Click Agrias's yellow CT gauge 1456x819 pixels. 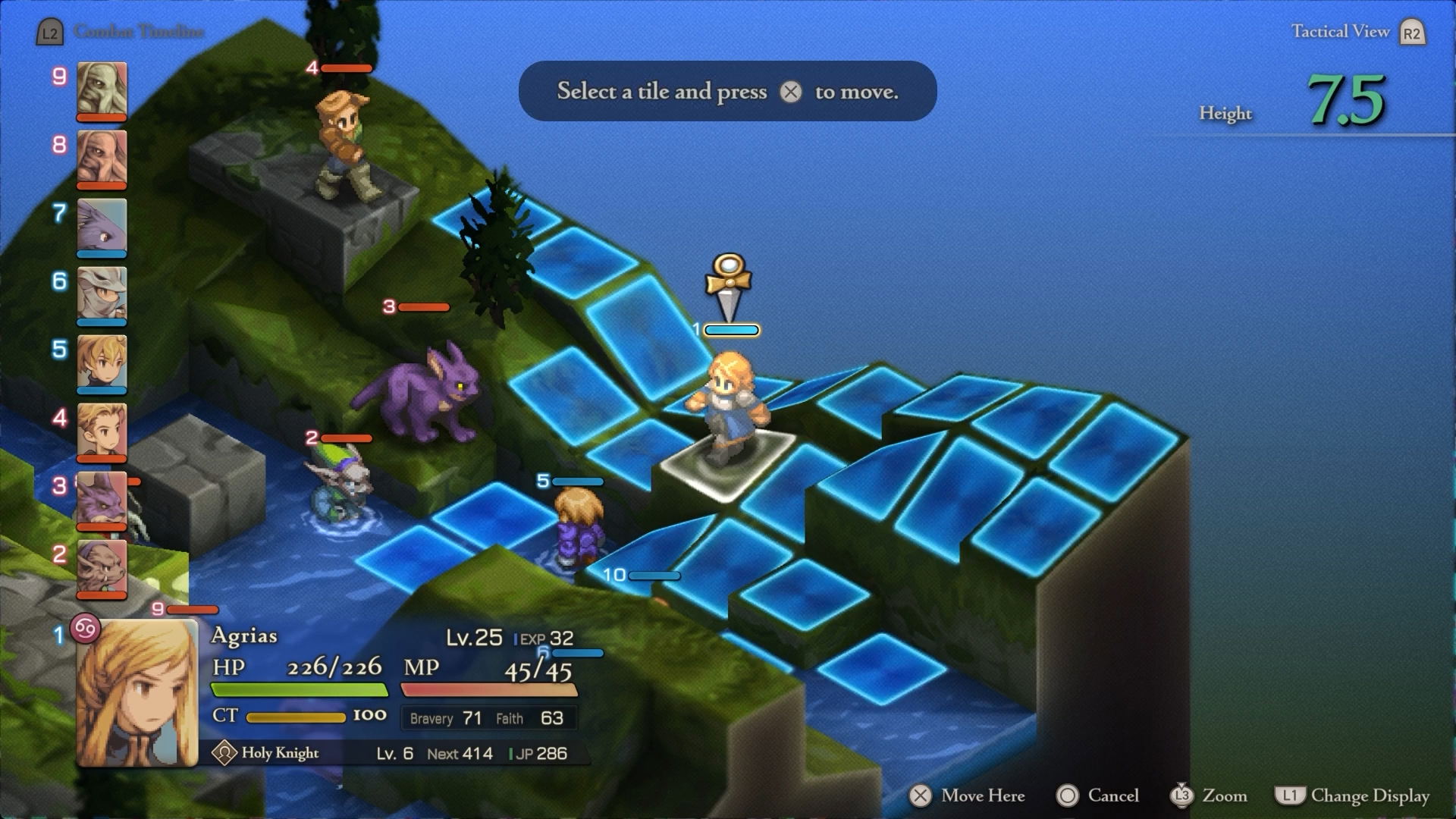(x=296, y=716)
